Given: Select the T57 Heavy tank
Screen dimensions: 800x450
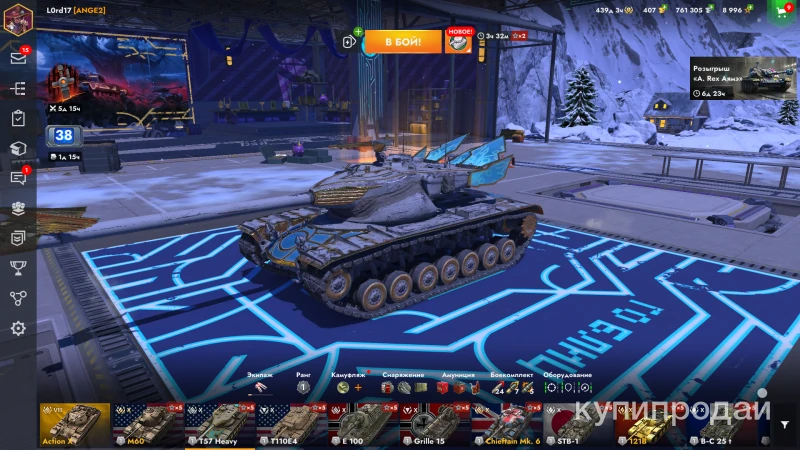Looking at the screenshot, I should [220, 424].
